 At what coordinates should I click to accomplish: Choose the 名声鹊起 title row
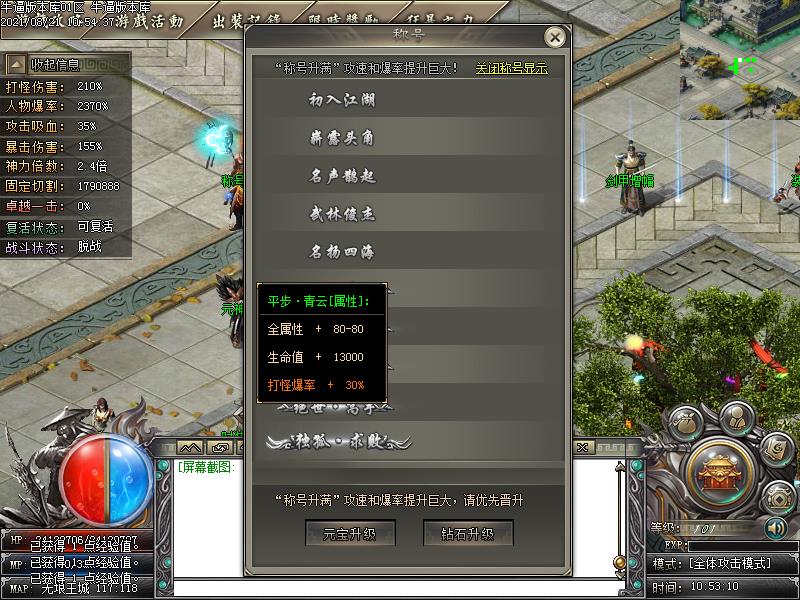(342, 176)
